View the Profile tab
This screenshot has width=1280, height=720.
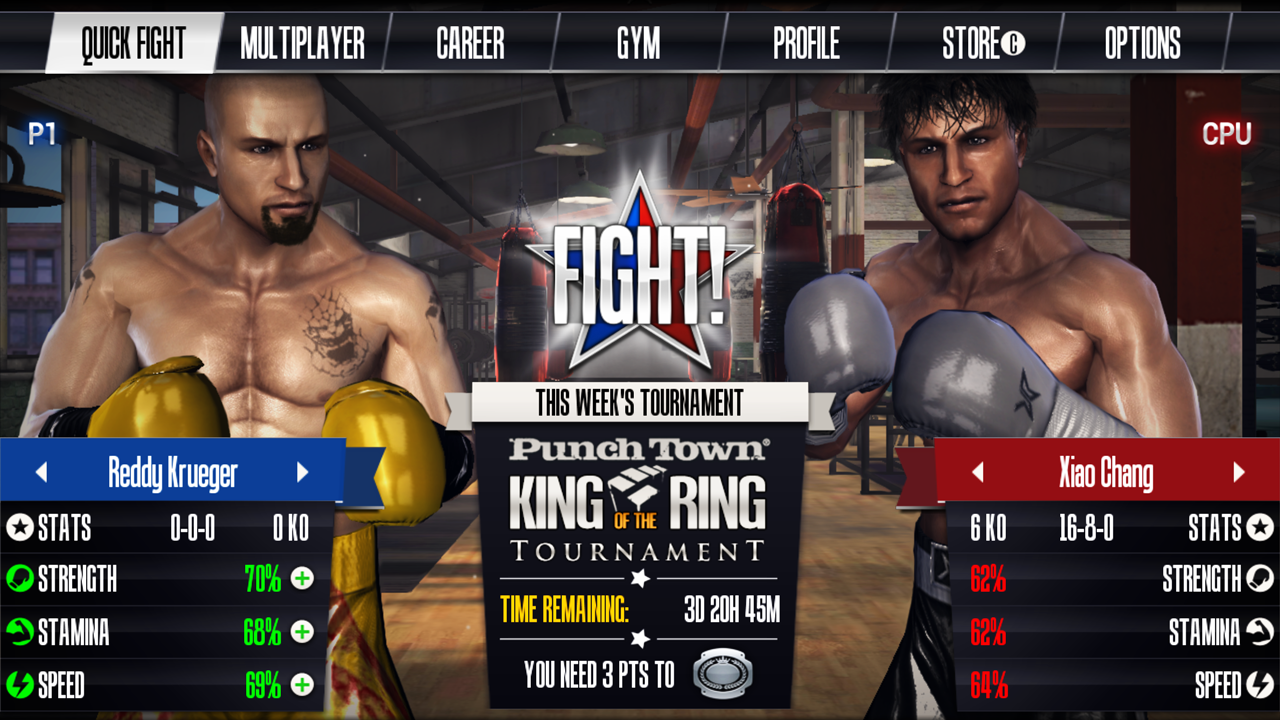(x=806, y=43)
